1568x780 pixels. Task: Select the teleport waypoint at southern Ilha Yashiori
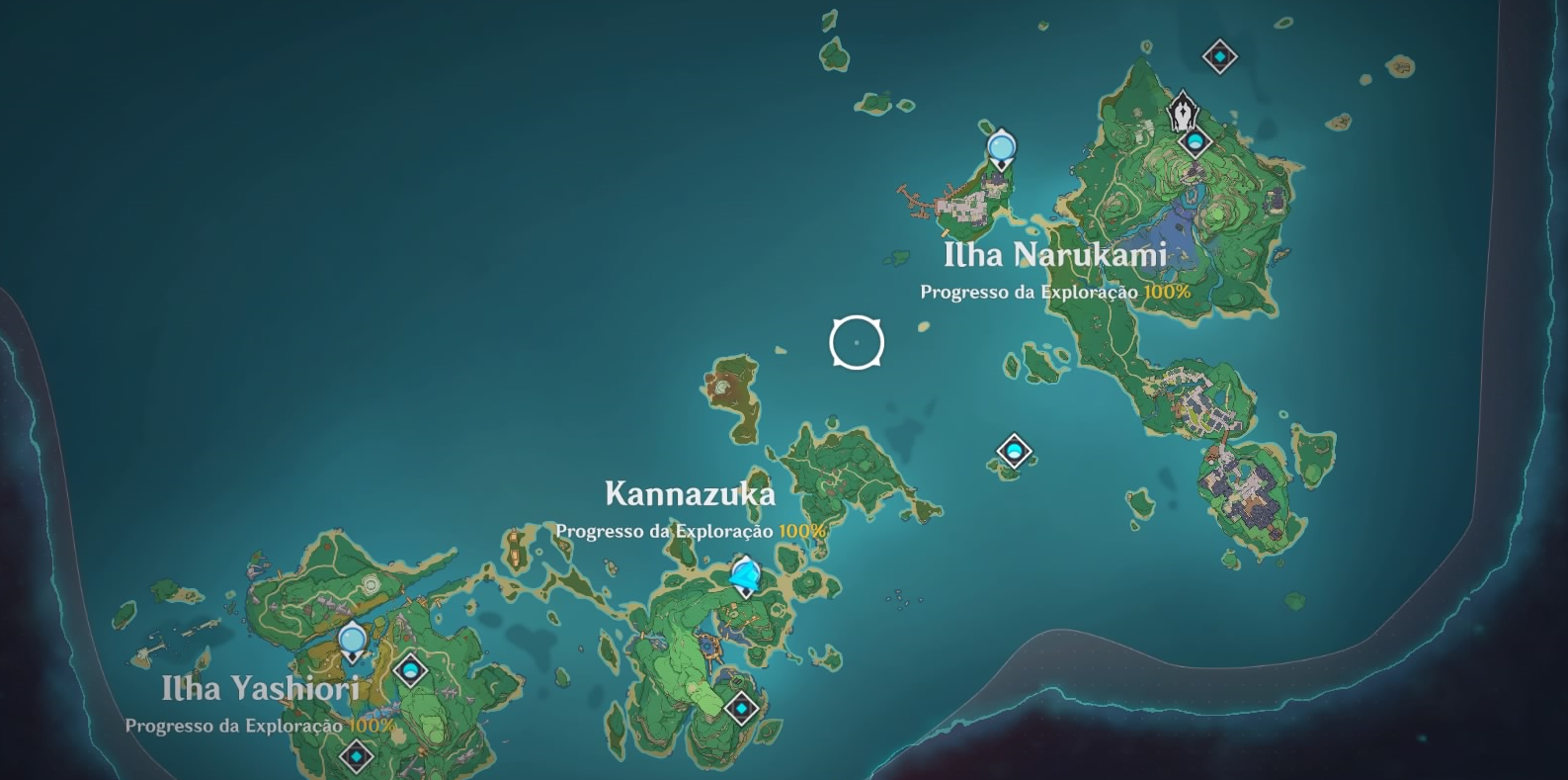click(357, 756)
